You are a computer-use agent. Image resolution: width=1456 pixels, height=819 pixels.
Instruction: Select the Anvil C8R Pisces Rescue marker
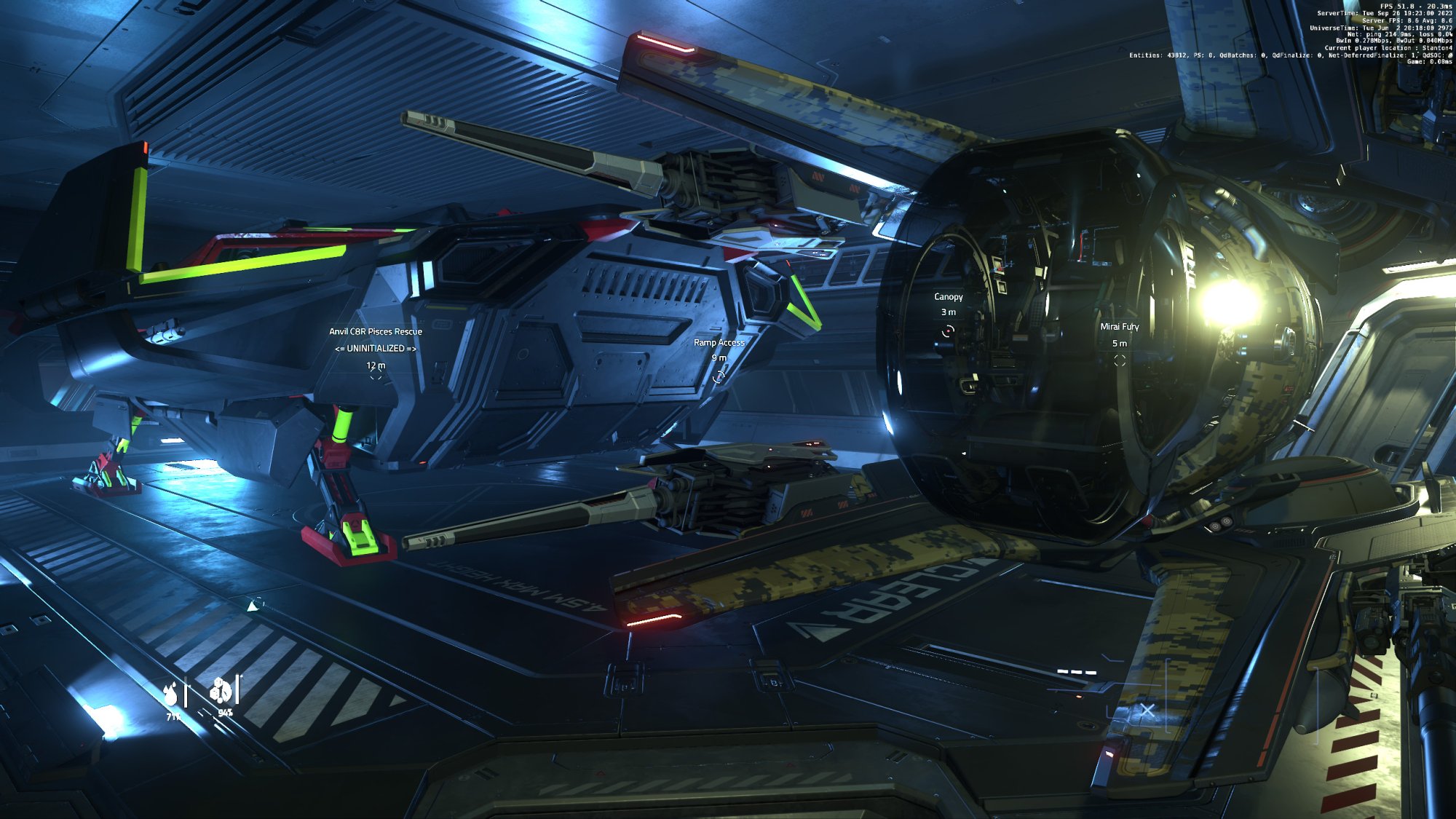pos(376,377)
